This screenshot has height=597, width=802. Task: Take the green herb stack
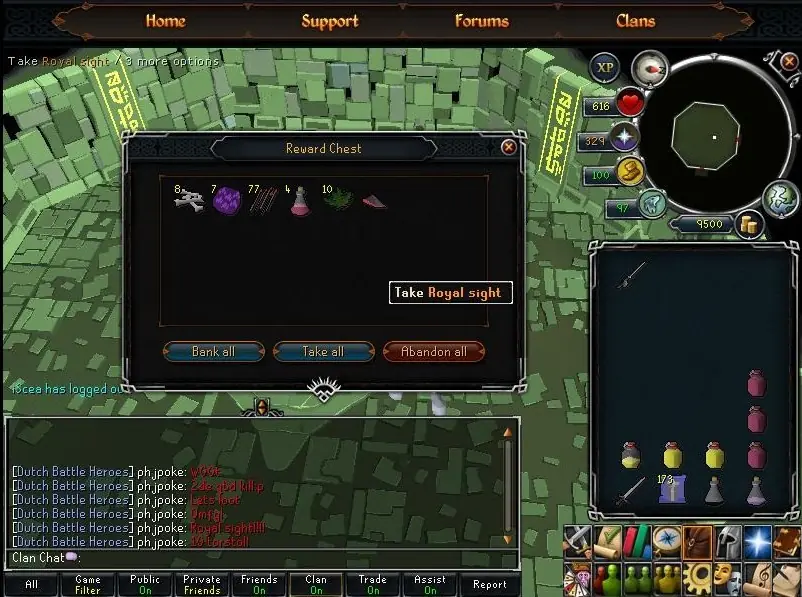(337, 199)
